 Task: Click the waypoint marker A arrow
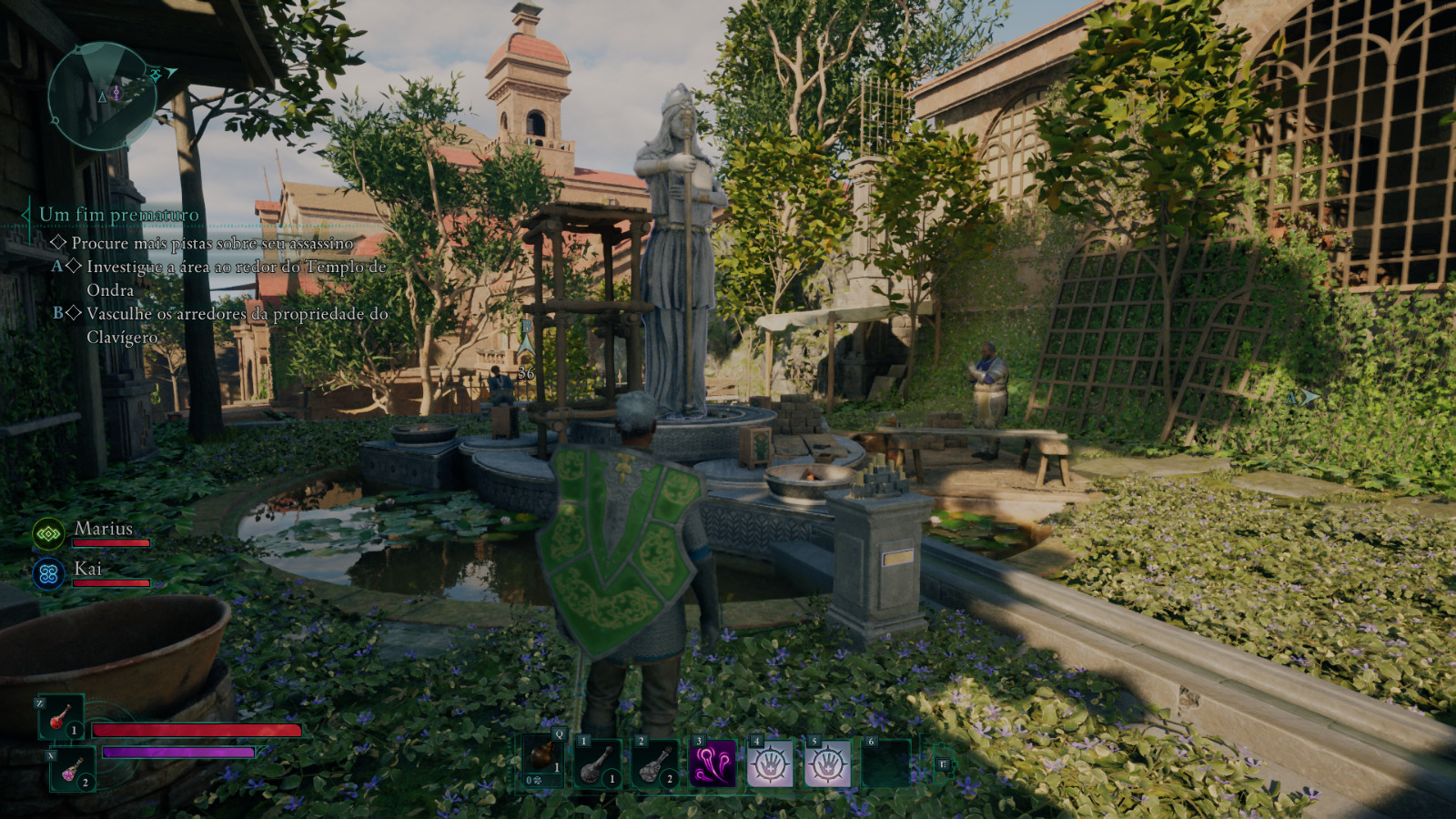[1307, 397]
